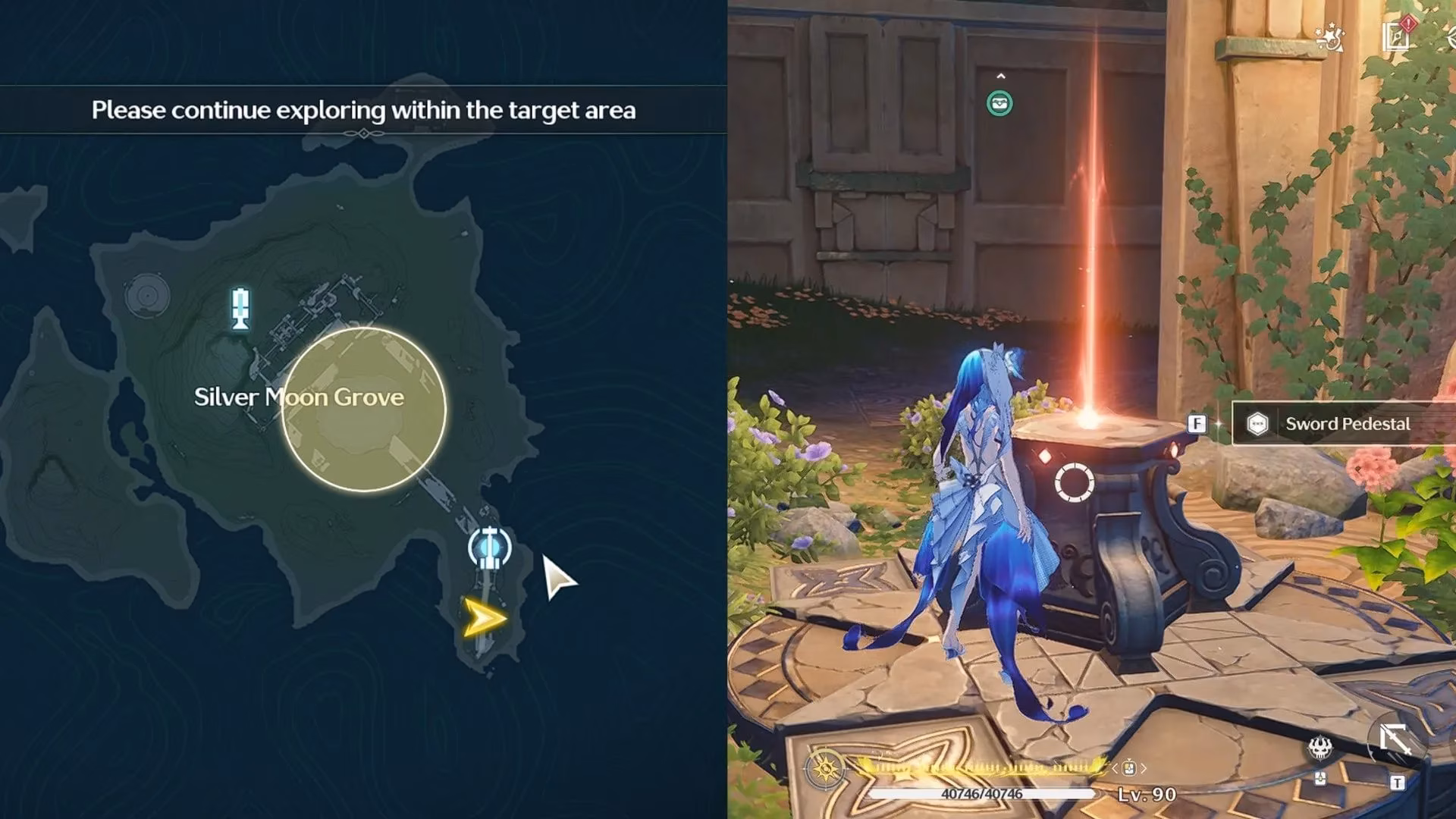Click the right chevron beside the utility slot
This screenshot has width=1456, height=819.
tap(1144, 767)
